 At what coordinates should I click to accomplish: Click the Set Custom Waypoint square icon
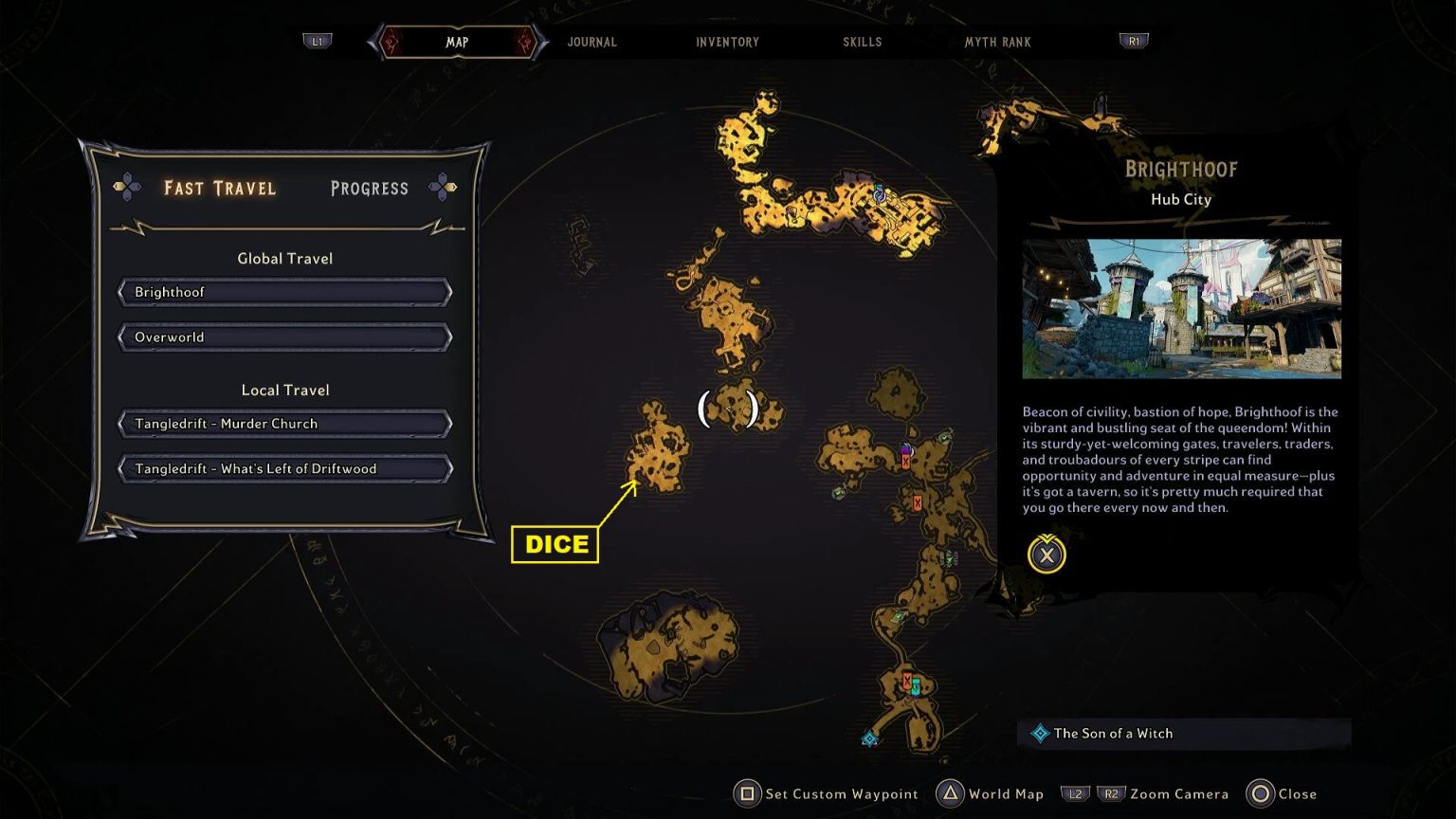tap(748, 793)
